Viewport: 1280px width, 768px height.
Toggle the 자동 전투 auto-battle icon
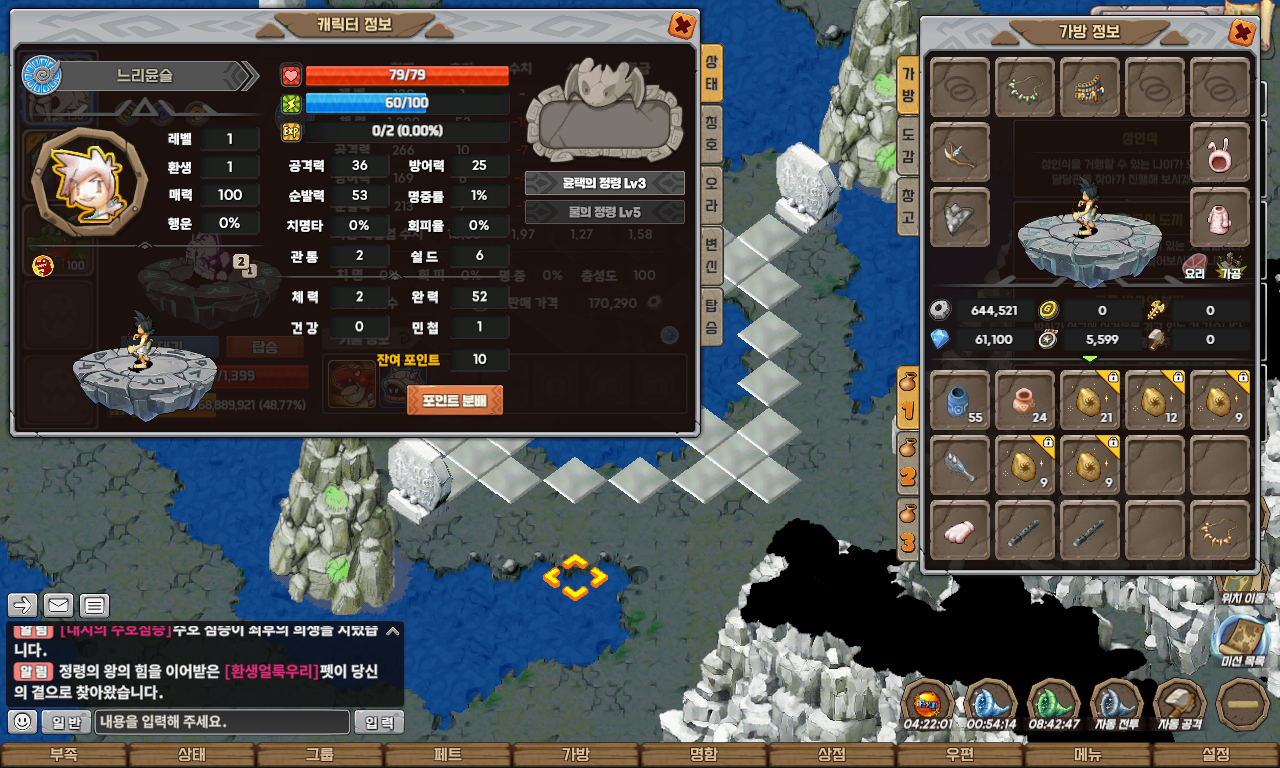pyautogui.click(x=1116, y=705)
